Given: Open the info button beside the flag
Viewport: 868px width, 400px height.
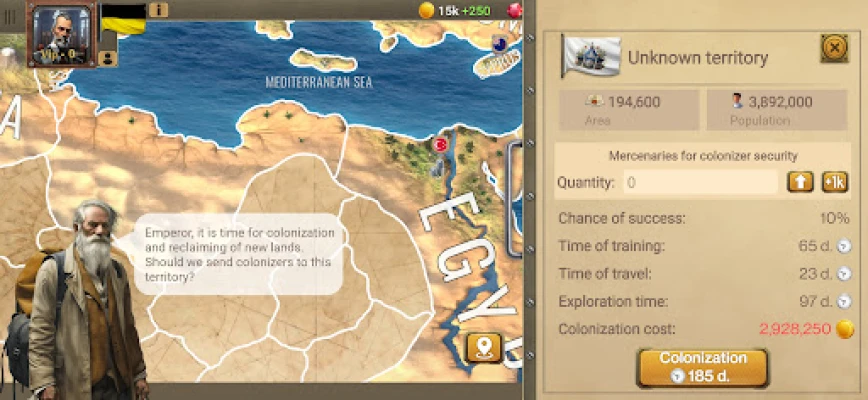Looking at the screenshot, I should click(158, 10).
